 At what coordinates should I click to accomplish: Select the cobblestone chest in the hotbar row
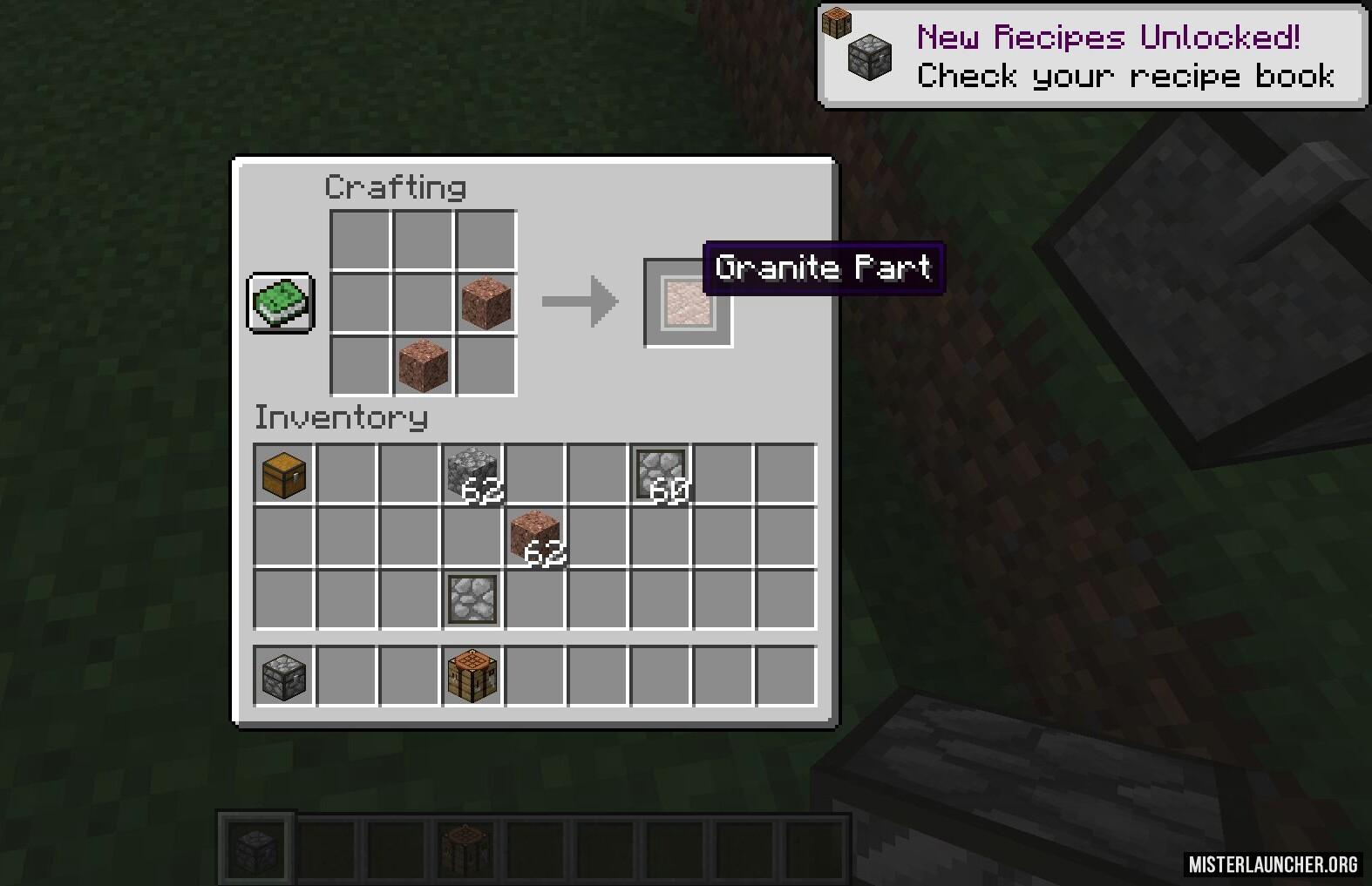pyautogui.click(x=284, y=676)
